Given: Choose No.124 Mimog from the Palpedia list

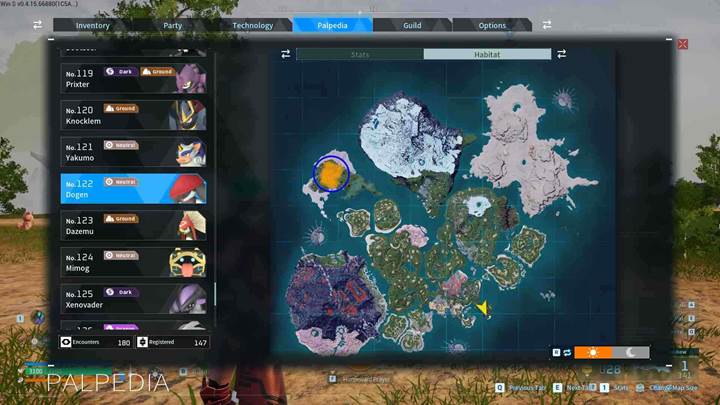Looking at the screenshot, I should tap(134, 262).
